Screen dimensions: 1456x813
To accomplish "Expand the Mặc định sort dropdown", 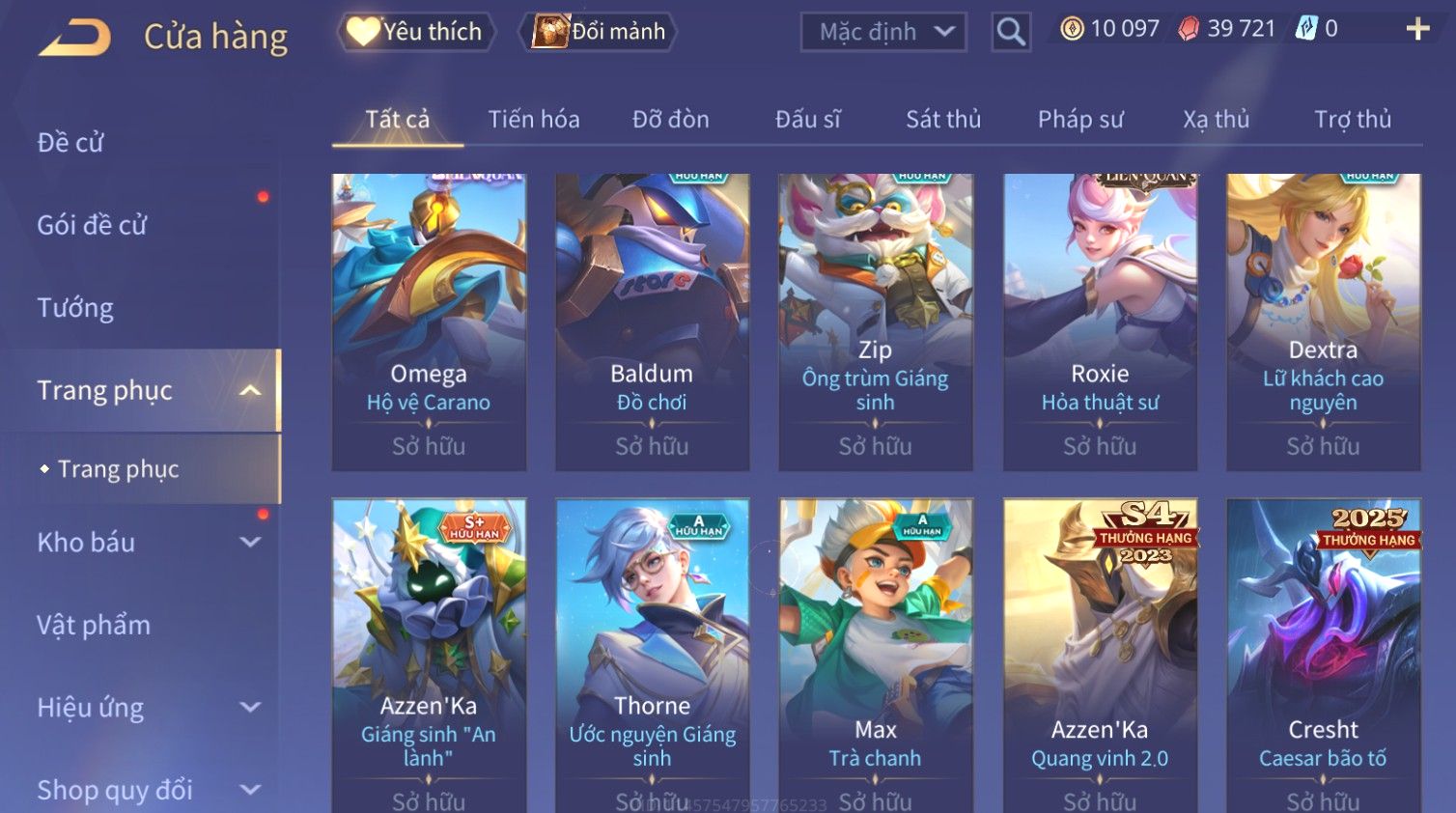I will (x=883, y=32).
